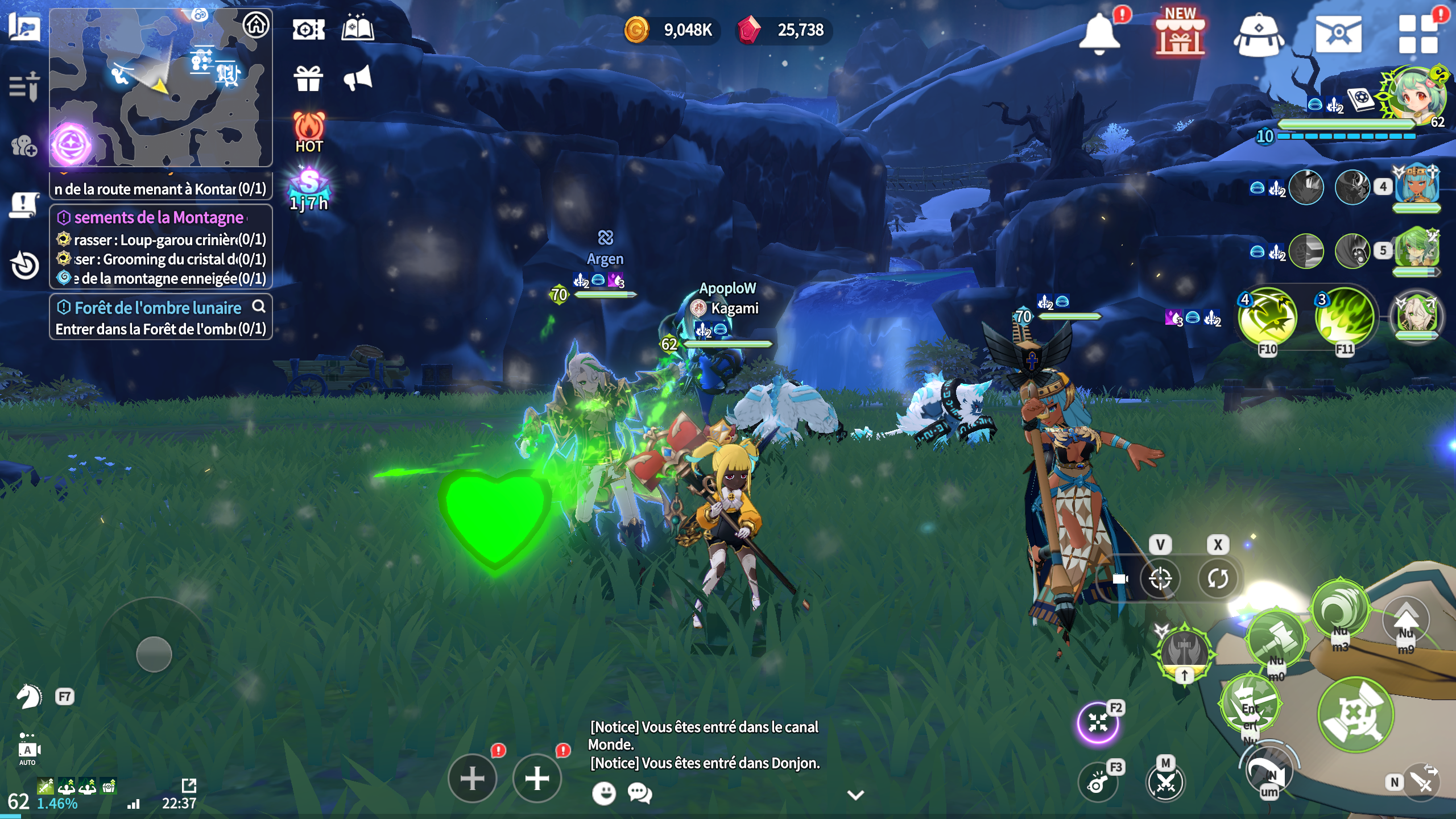Open the mail envelope
Screen dimensions: 1456x819
(x=1338, y=34)
